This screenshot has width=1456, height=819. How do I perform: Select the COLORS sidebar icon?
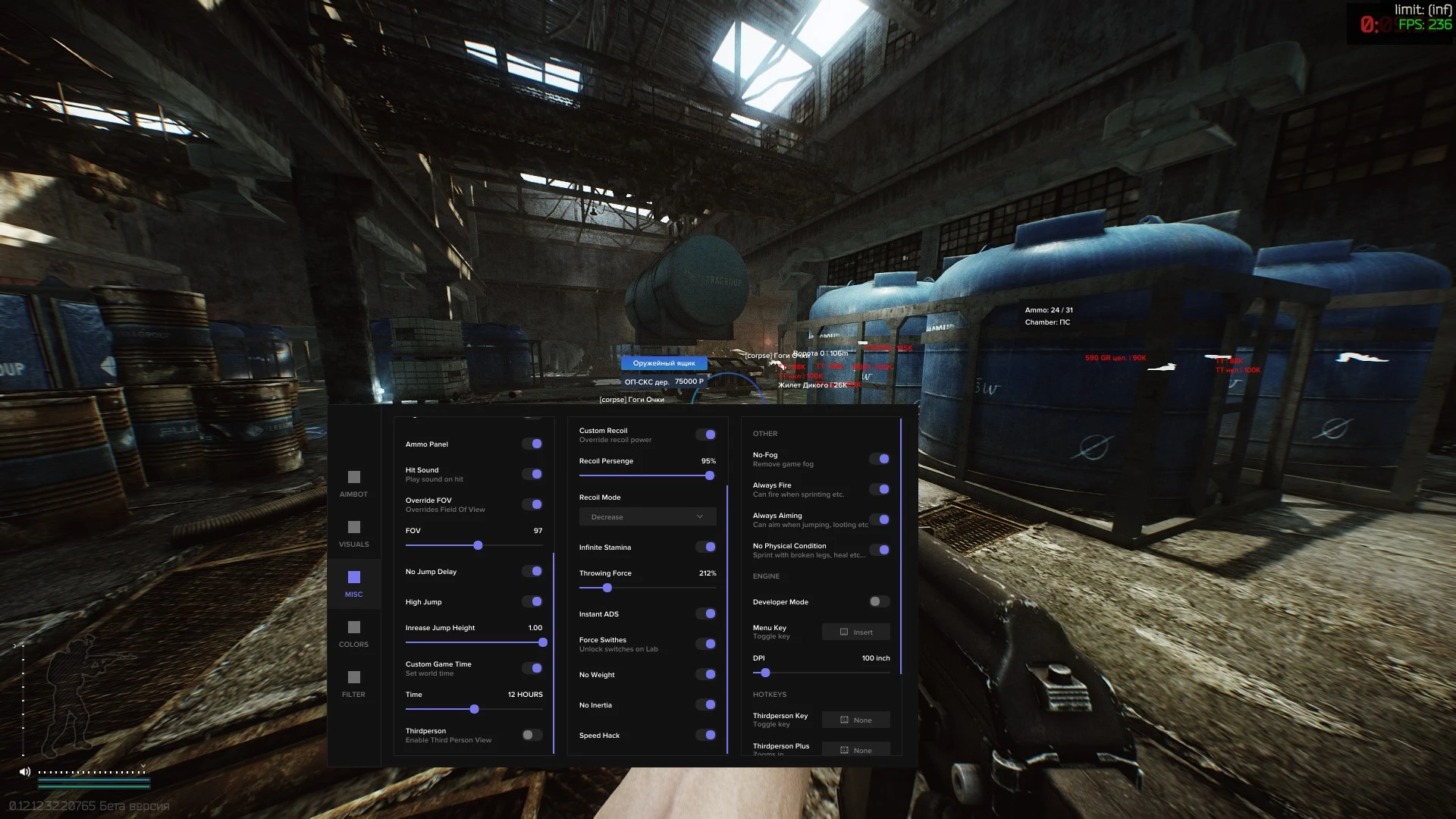pyautogui.click(x=353, y=627)
